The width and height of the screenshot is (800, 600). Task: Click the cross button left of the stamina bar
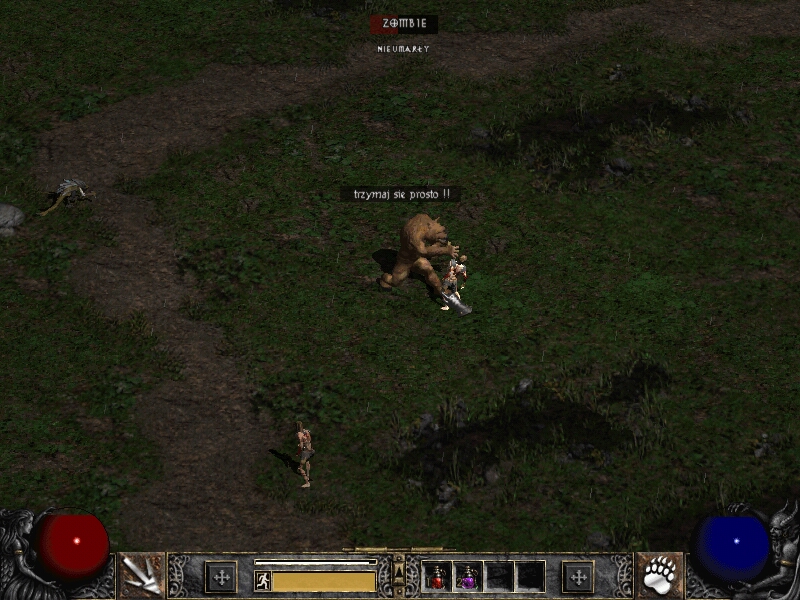221,577
